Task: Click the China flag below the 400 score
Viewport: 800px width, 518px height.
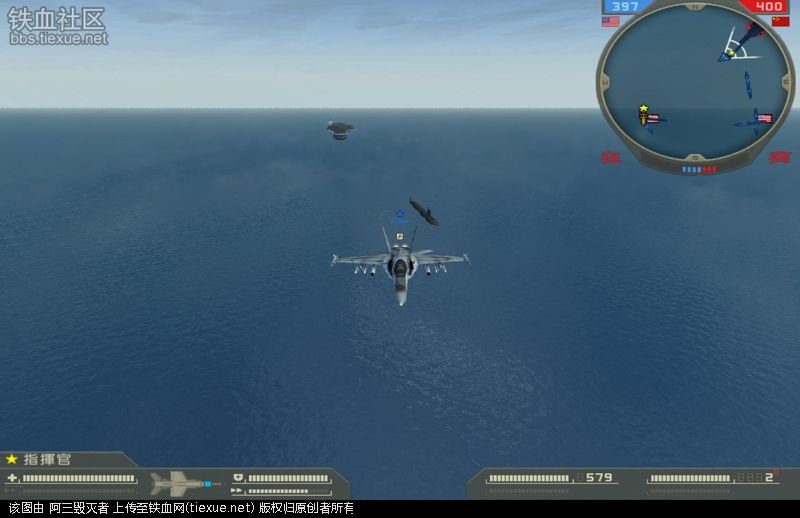Action: [780, 21]
